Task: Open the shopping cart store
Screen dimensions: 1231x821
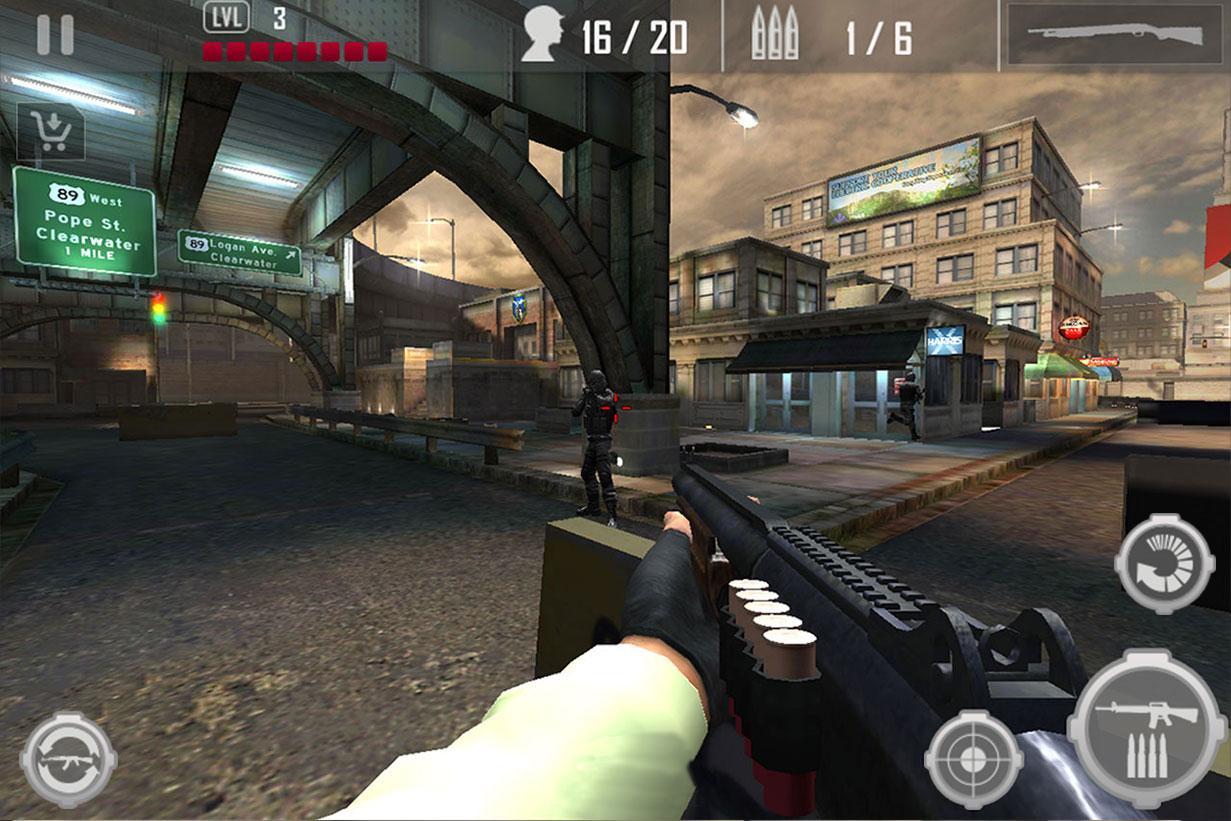Action: (x=51, y=131)
